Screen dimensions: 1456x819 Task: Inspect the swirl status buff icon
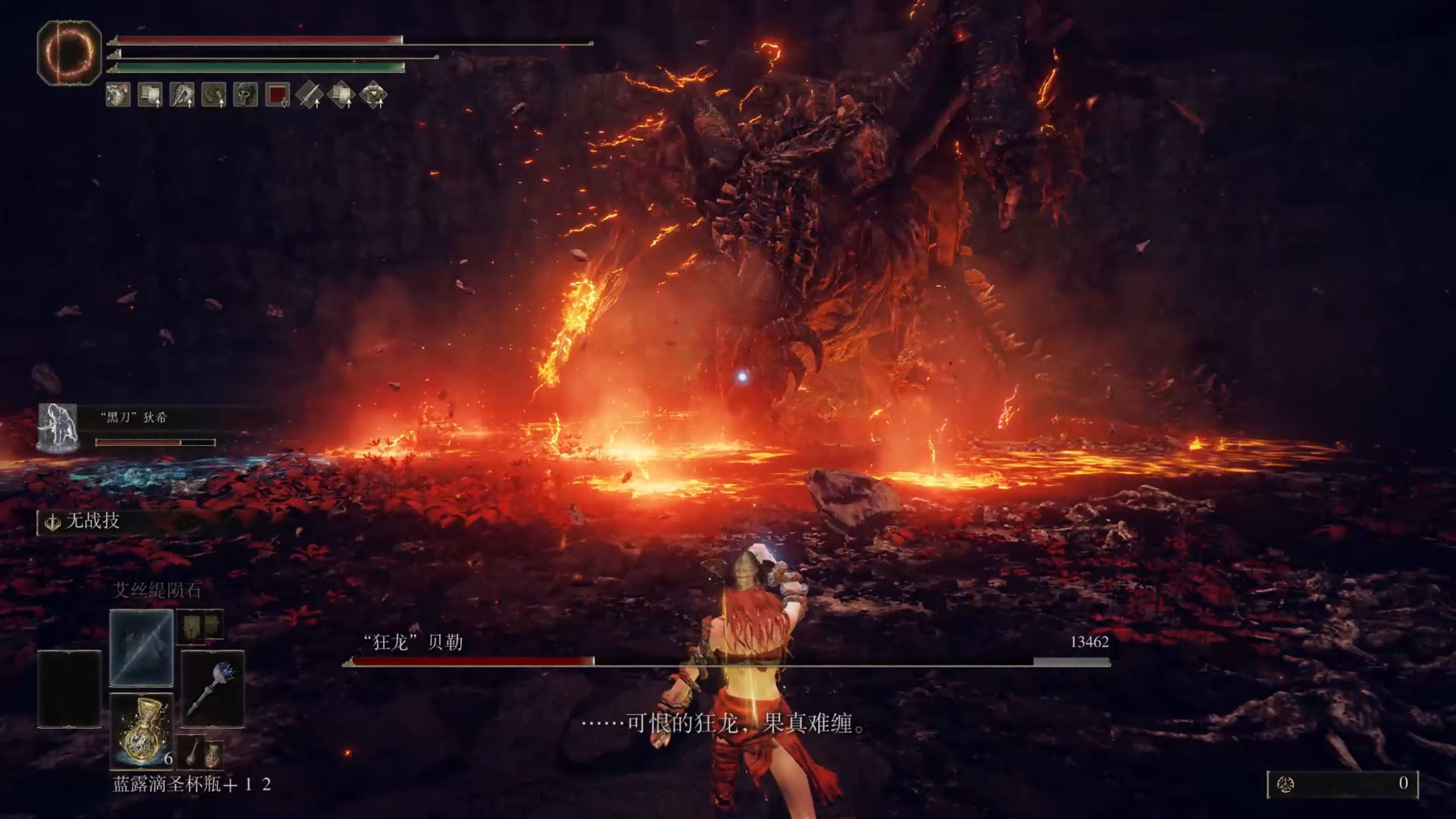tap(214, 95)
